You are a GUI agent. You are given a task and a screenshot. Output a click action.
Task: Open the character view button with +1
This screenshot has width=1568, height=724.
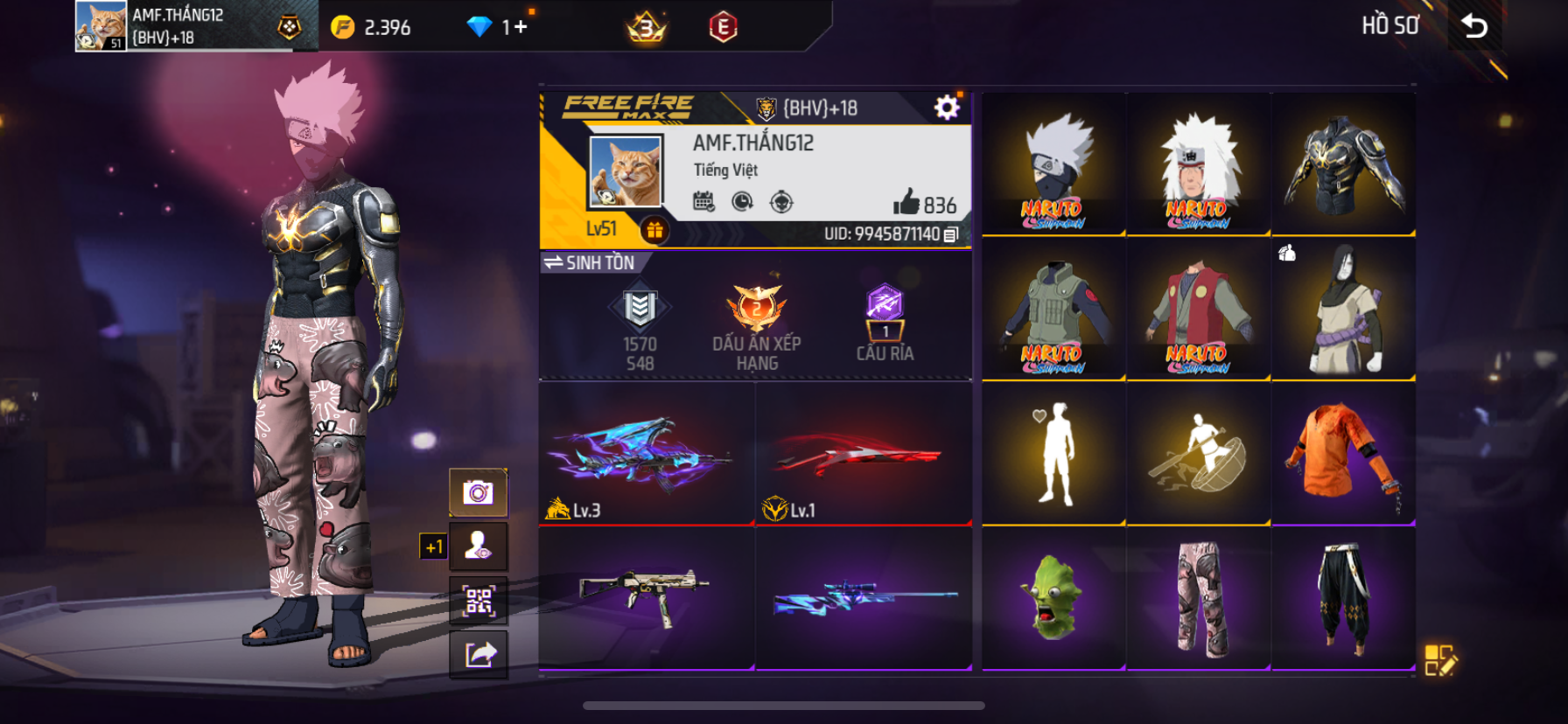click(x=478, y=546)
